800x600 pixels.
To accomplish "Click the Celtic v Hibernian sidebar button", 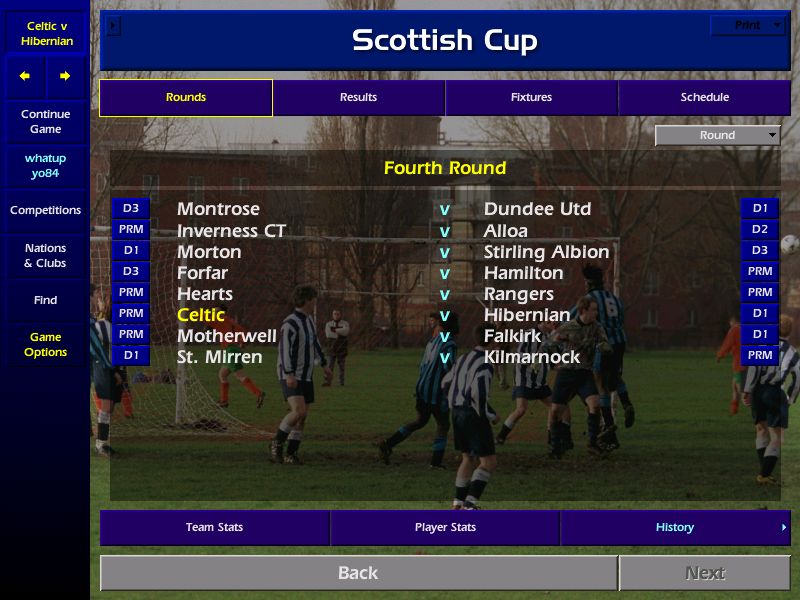I will point(45,33).
